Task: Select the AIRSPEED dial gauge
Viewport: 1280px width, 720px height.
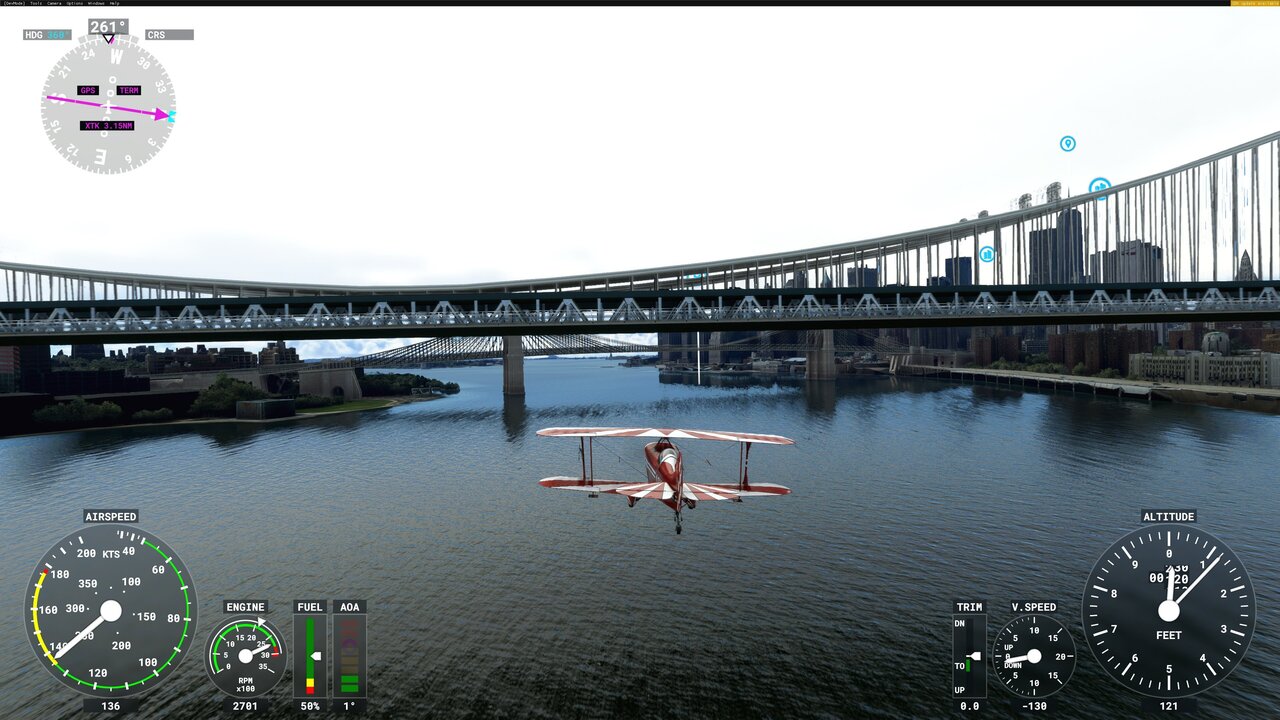Action: [110, 612]
